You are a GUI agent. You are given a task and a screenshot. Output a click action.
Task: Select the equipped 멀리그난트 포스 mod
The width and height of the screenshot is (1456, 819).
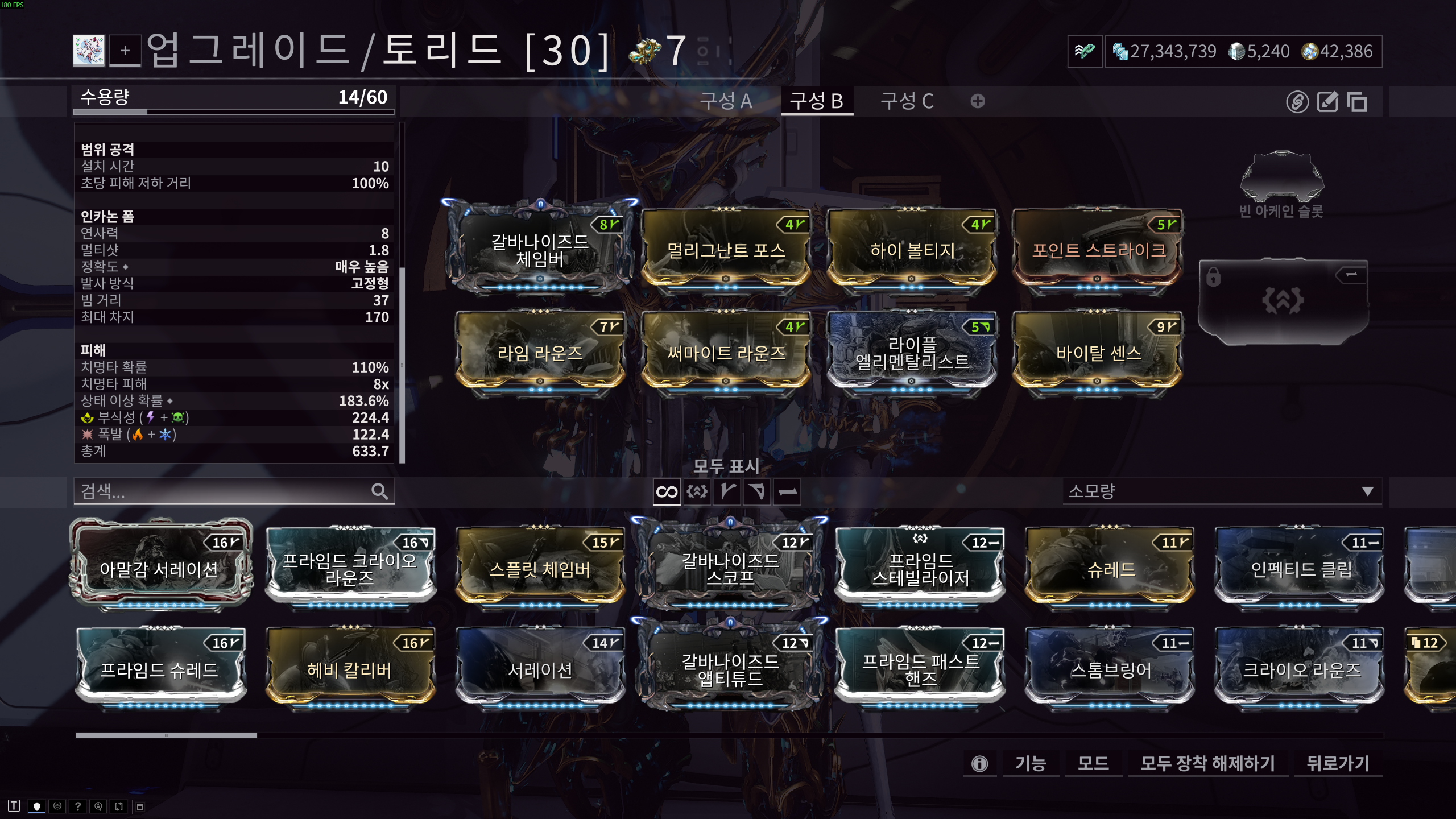726,250
